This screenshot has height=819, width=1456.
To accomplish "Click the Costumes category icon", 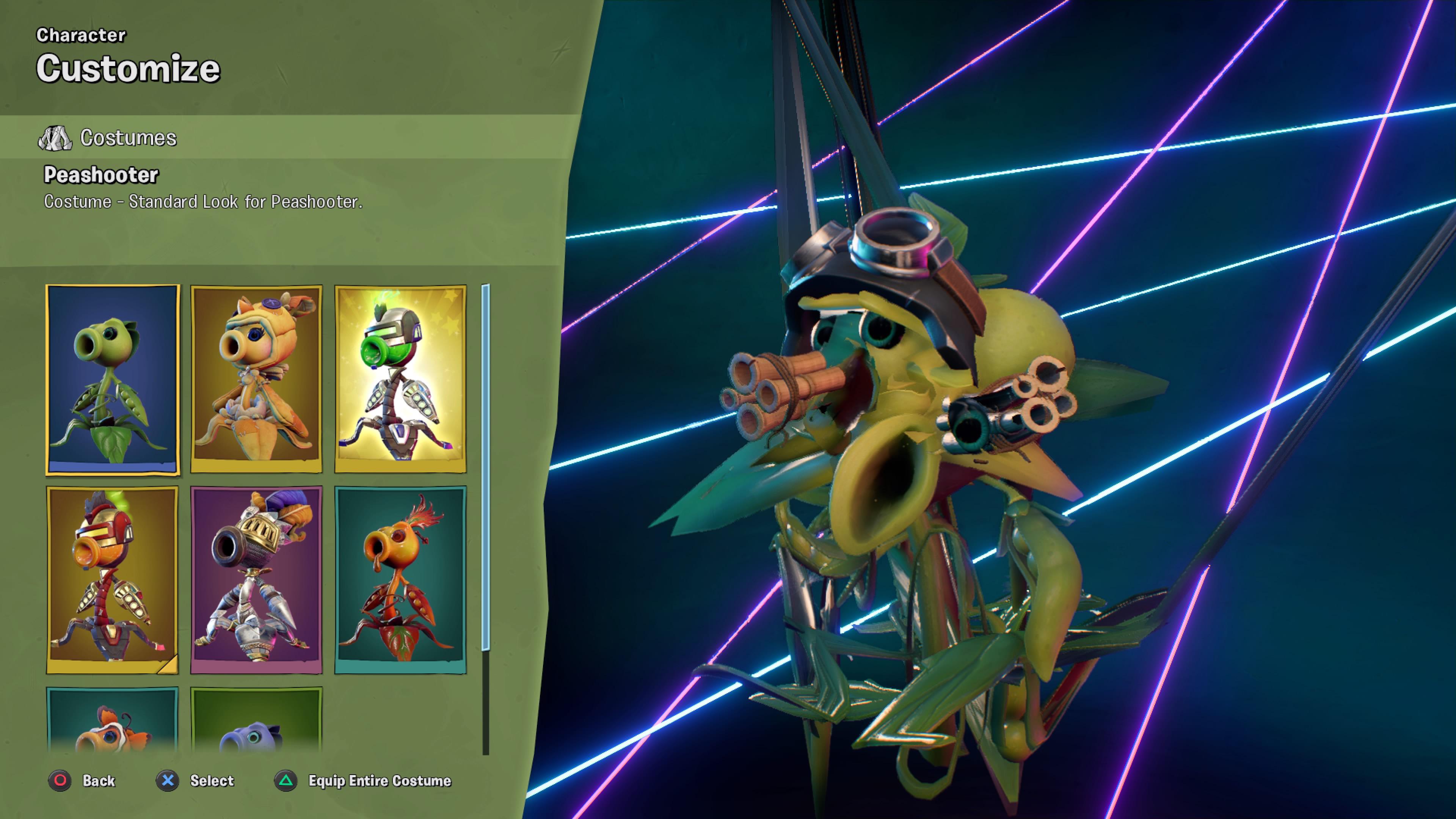I will 55,137.
